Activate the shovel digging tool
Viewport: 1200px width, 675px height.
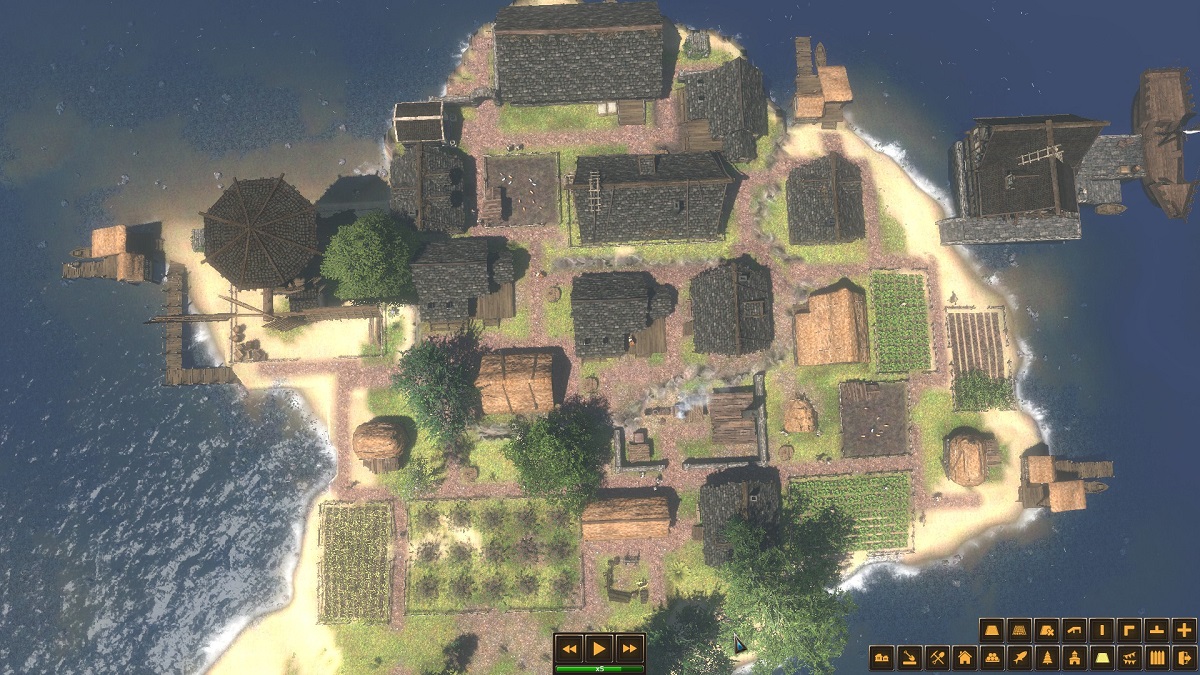click(909, 657)
